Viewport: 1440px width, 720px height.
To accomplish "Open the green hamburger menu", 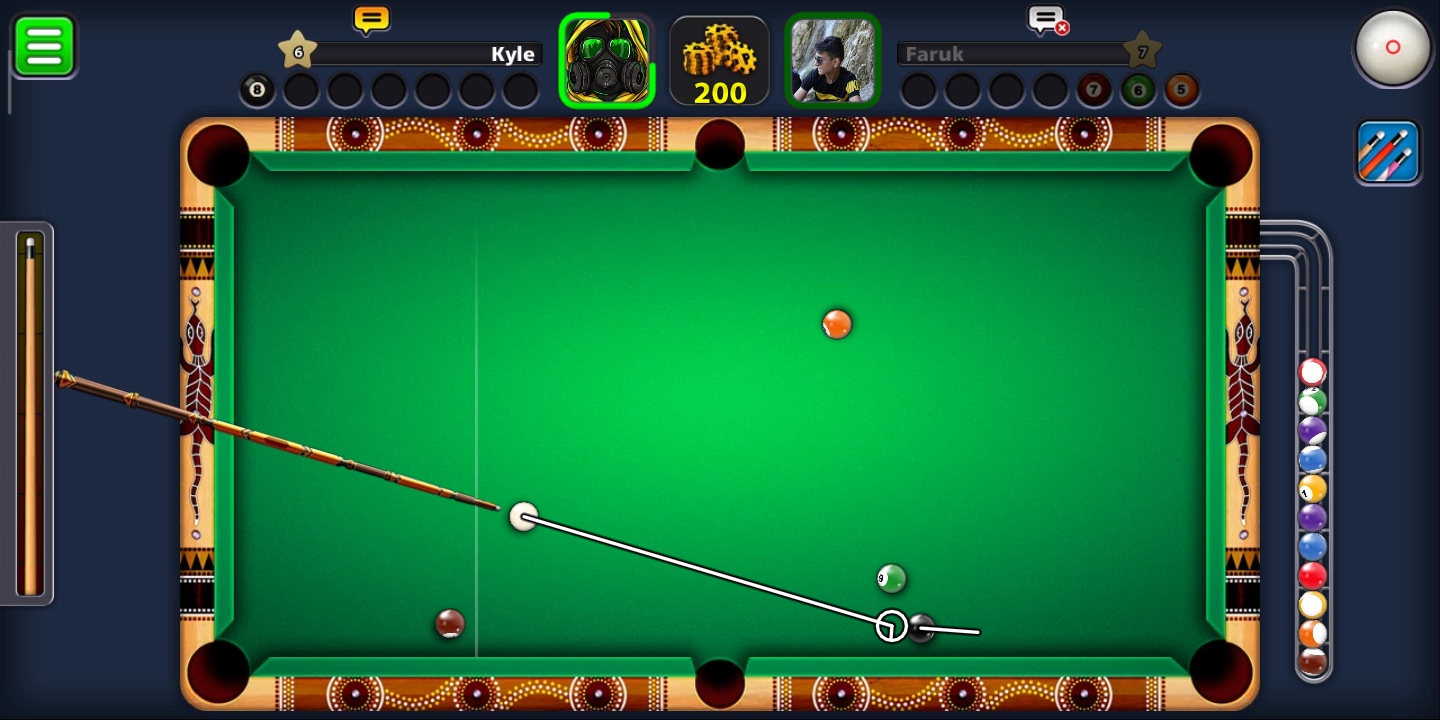I will pos(44,46).
